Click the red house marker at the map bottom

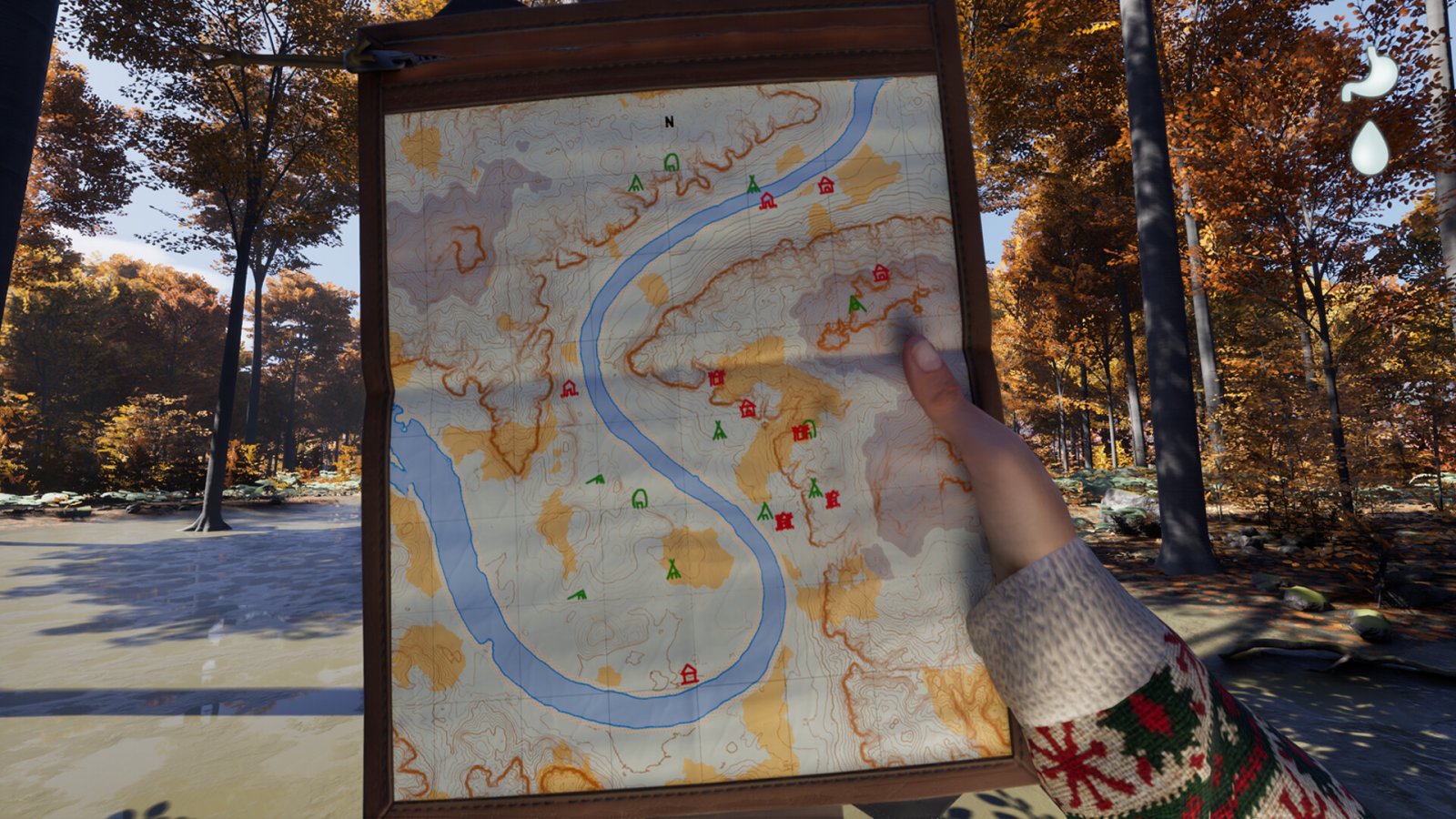click(x=688, y=675)
